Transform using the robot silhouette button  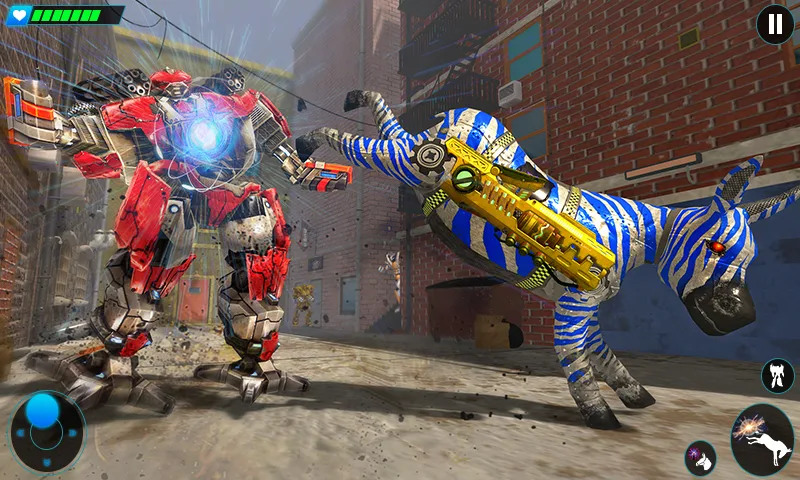tap(777, 376)
